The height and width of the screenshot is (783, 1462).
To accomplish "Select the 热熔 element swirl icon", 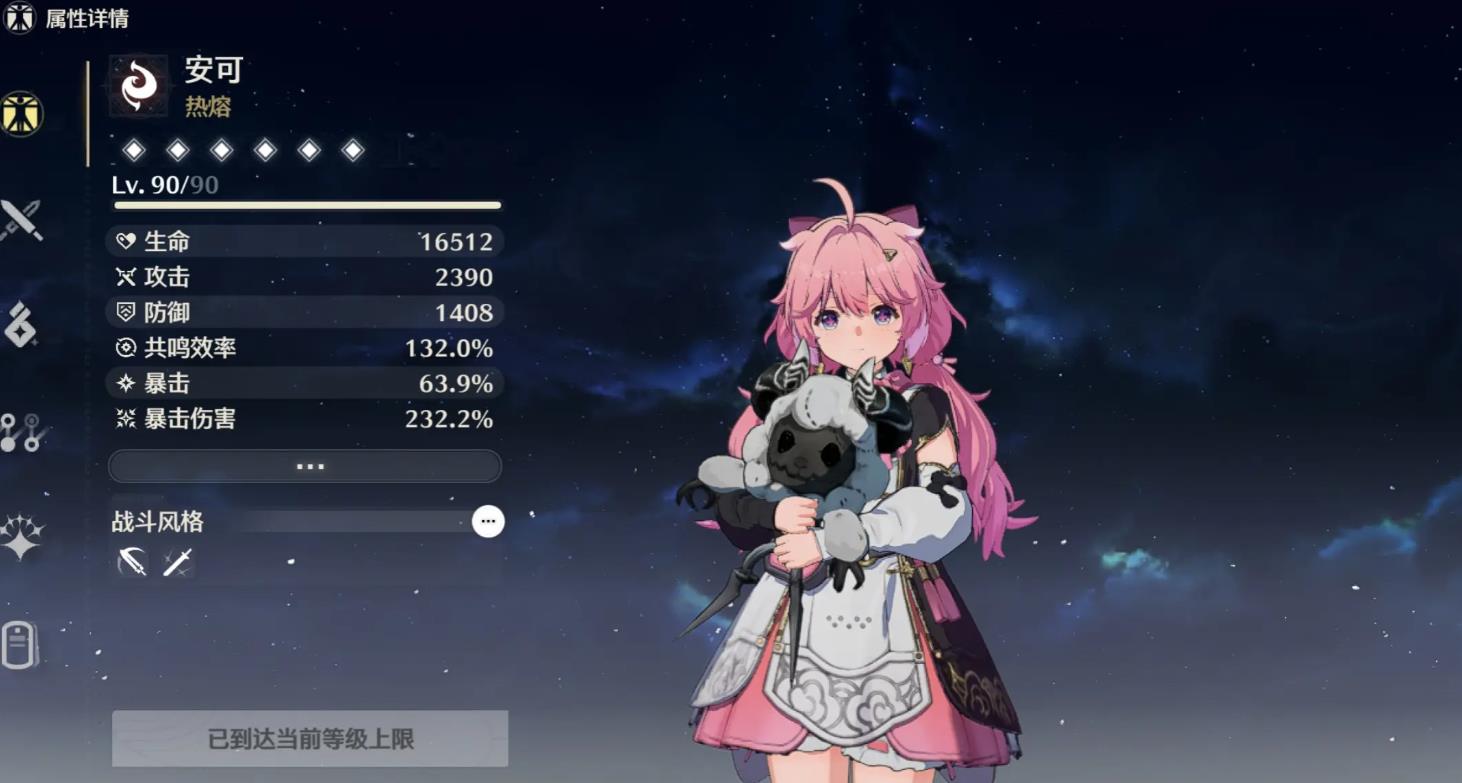I will coord(139,86).
